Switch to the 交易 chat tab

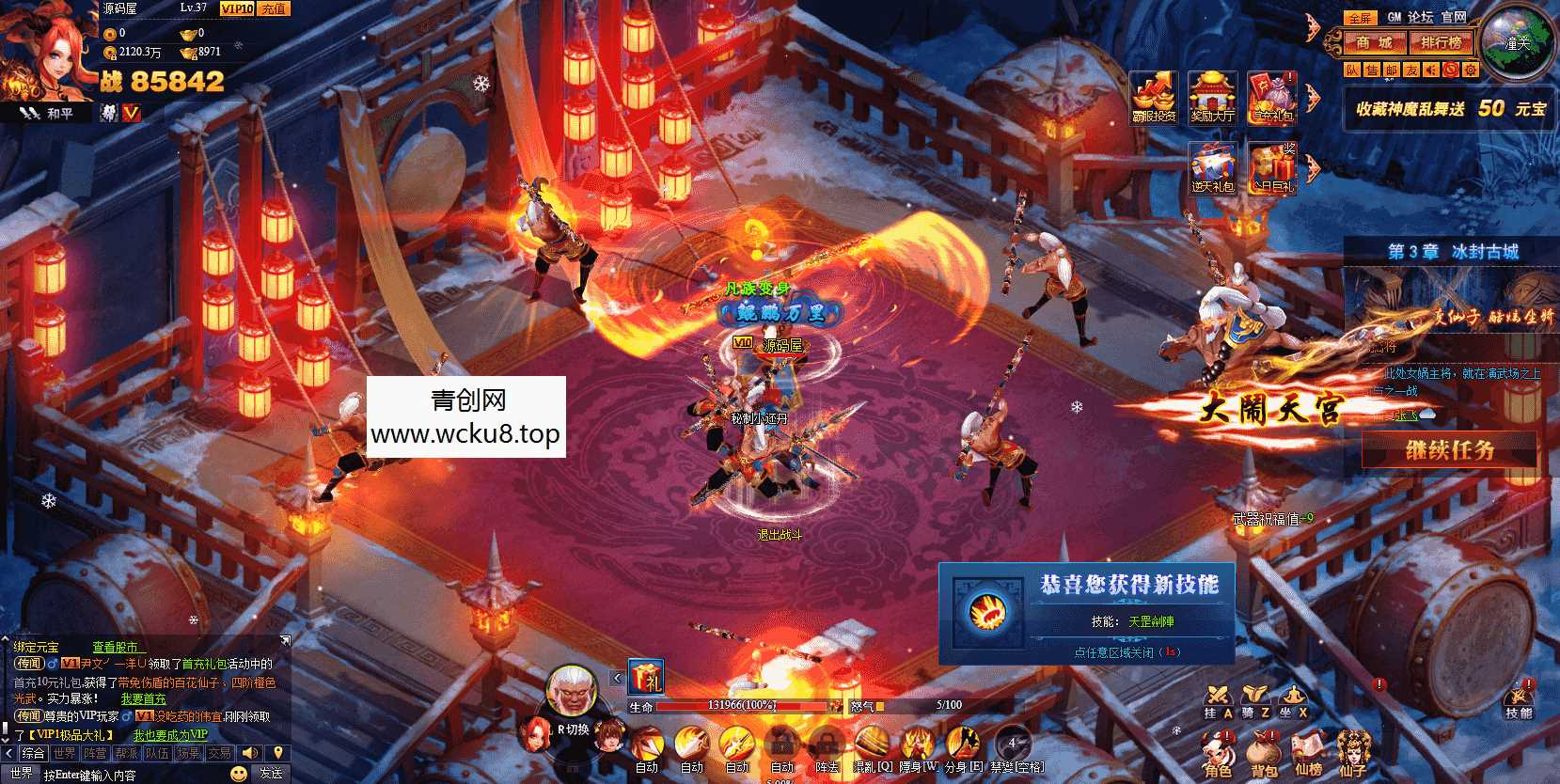click(220, 753)
